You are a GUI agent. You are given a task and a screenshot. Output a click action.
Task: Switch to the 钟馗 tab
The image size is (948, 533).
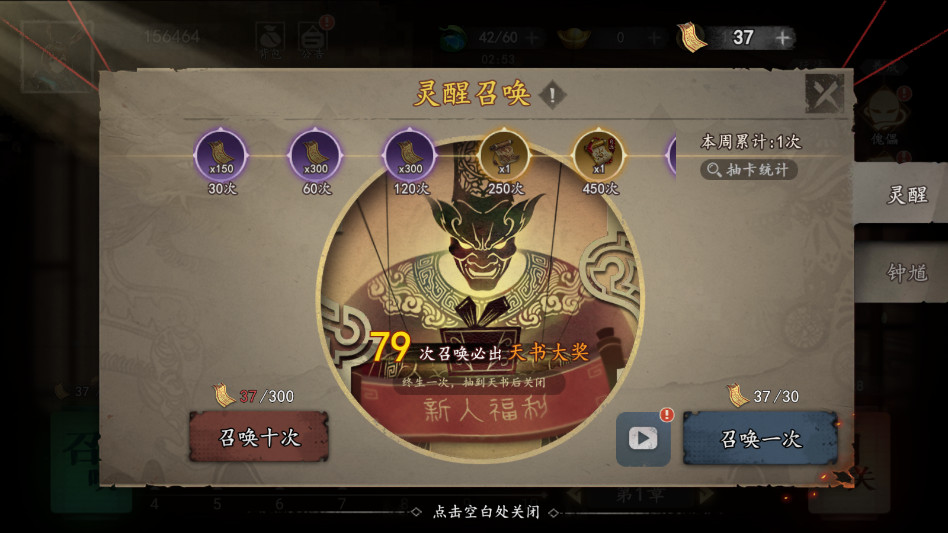[907, 272]
